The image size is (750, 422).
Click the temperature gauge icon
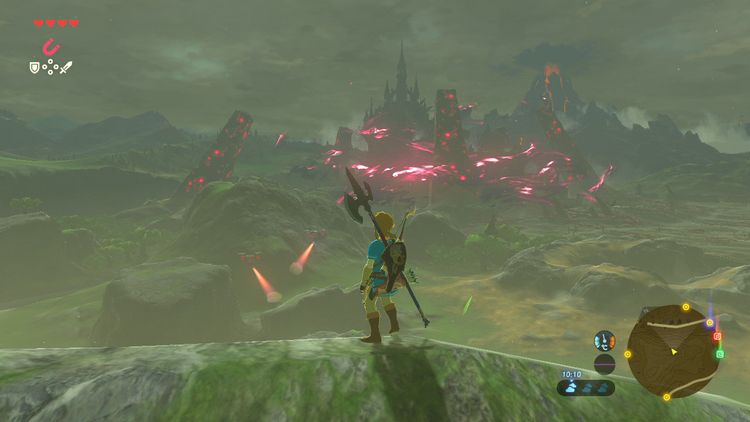click(x=604, y=341)
